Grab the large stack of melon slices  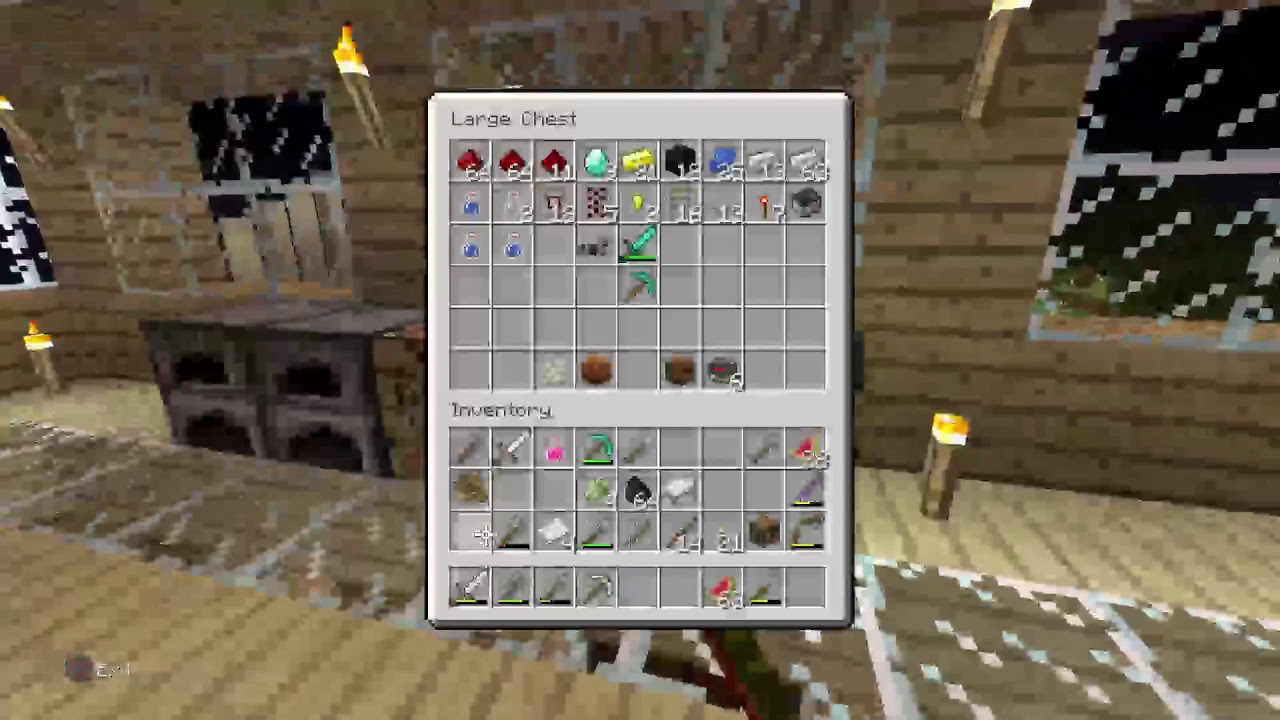tap(810, 450)
